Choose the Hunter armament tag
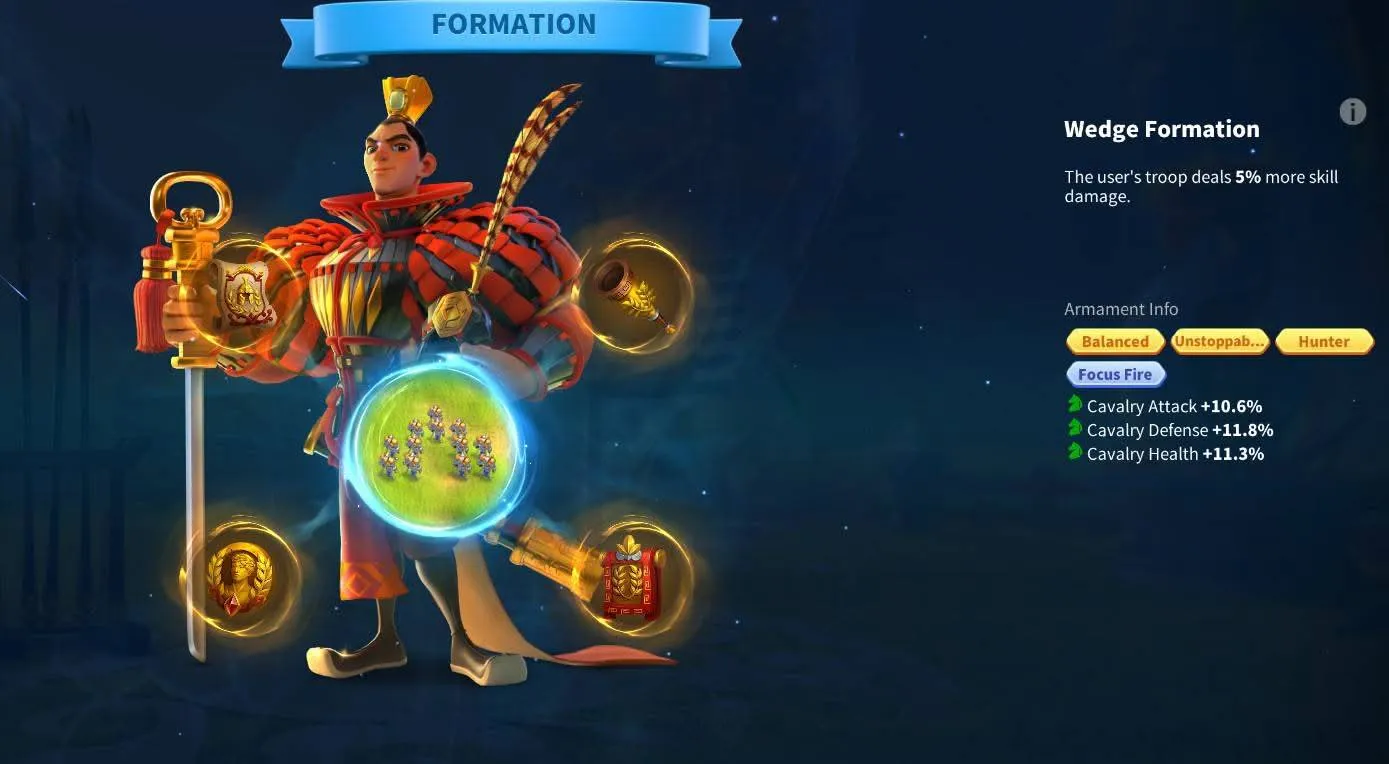 [1324, 341]
